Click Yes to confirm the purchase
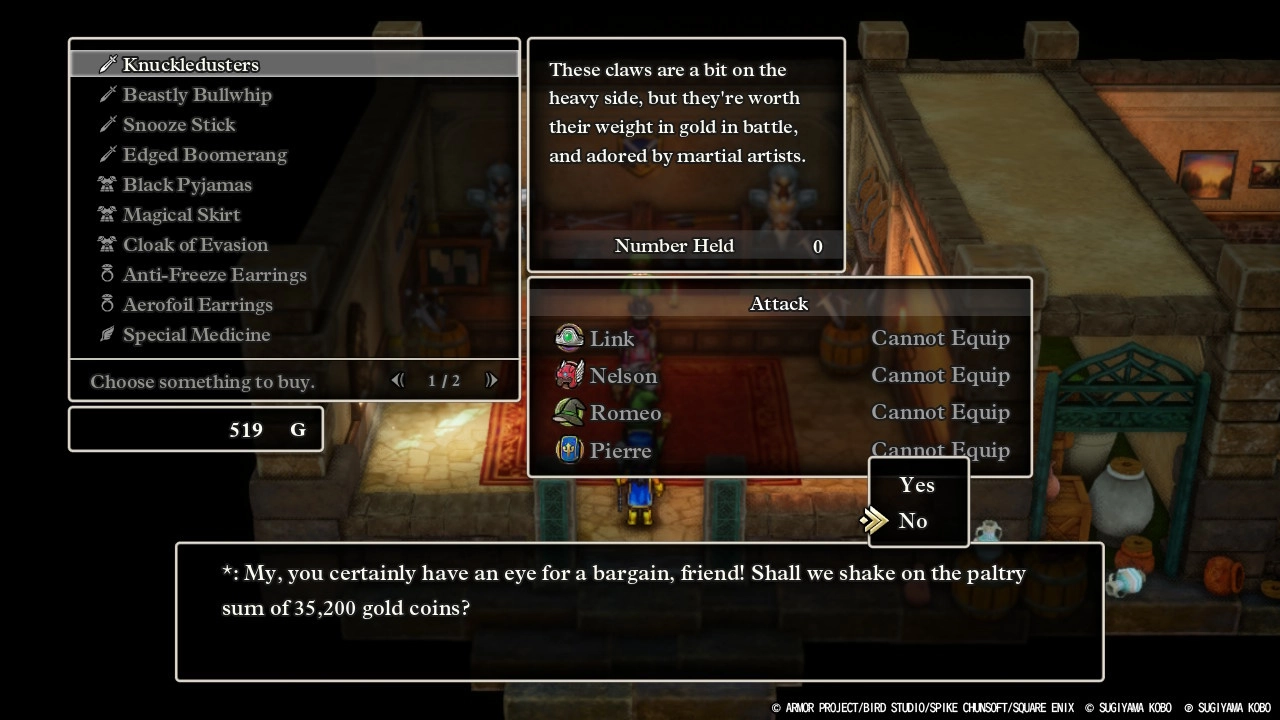1280x720 pixels. pos(917,484)
